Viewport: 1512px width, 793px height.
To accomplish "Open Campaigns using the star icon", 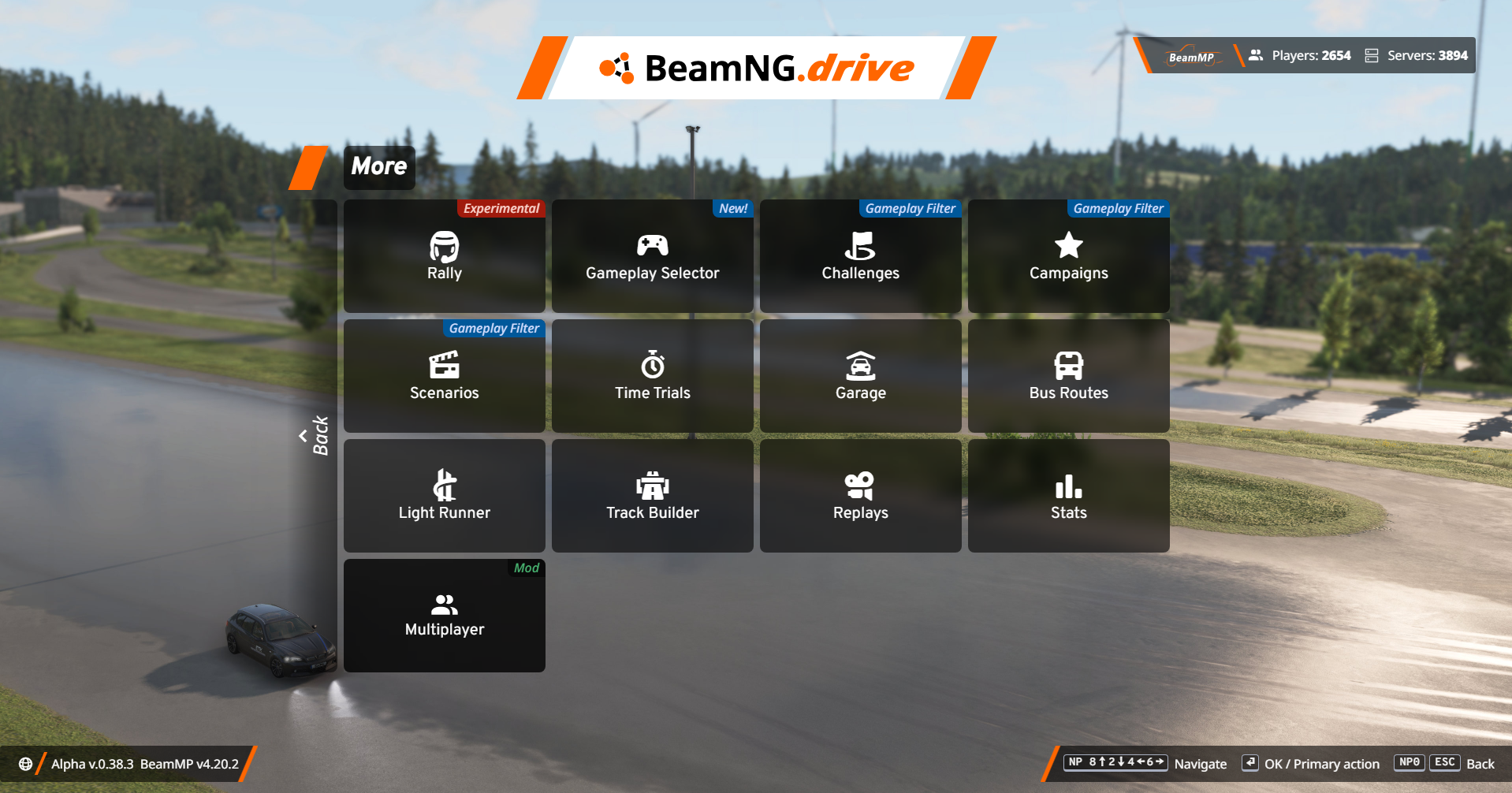I will (1068, 256).
